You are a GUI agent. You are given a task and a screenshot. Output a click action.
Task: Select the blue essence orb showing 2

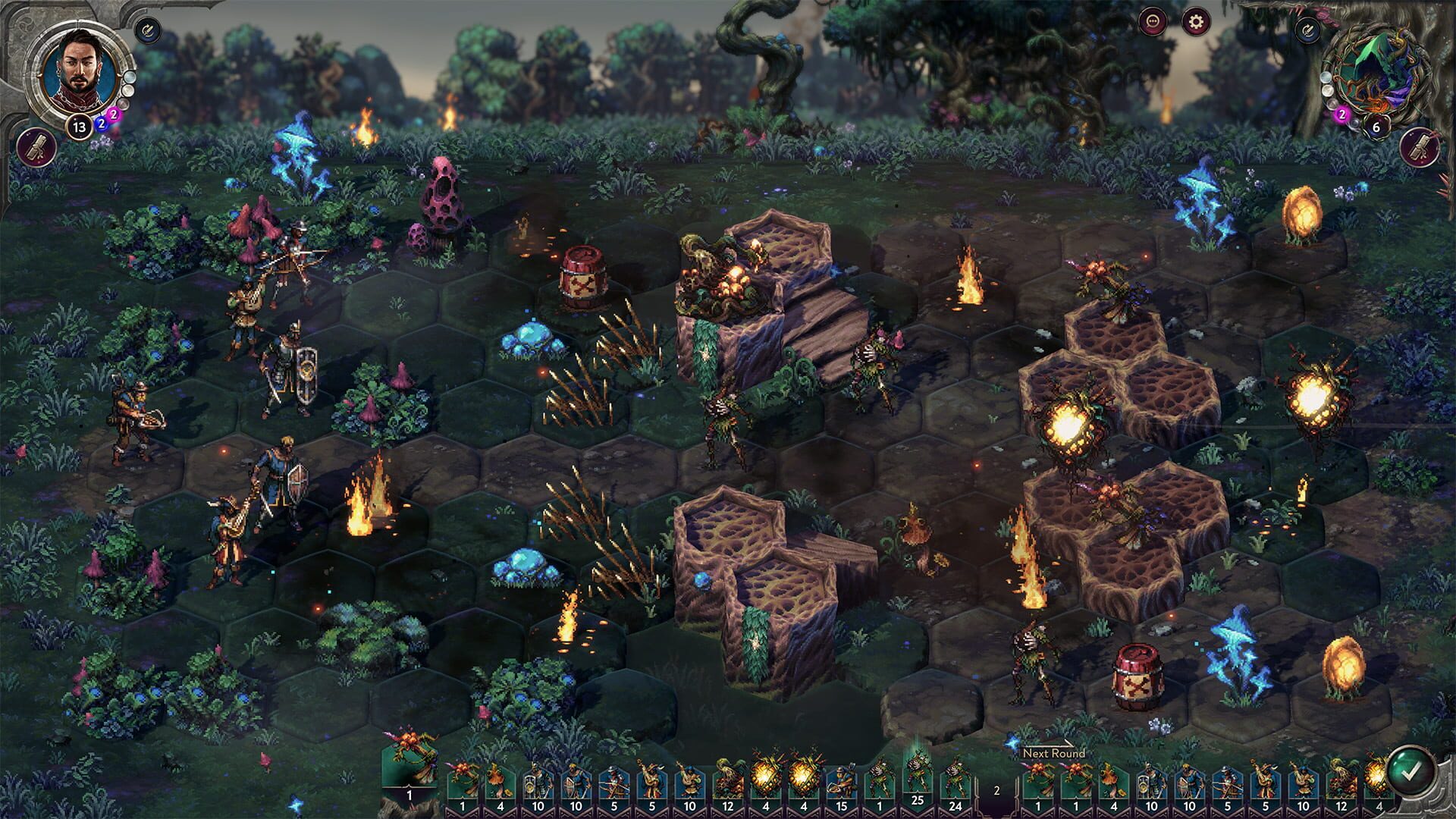pos(102,124)
